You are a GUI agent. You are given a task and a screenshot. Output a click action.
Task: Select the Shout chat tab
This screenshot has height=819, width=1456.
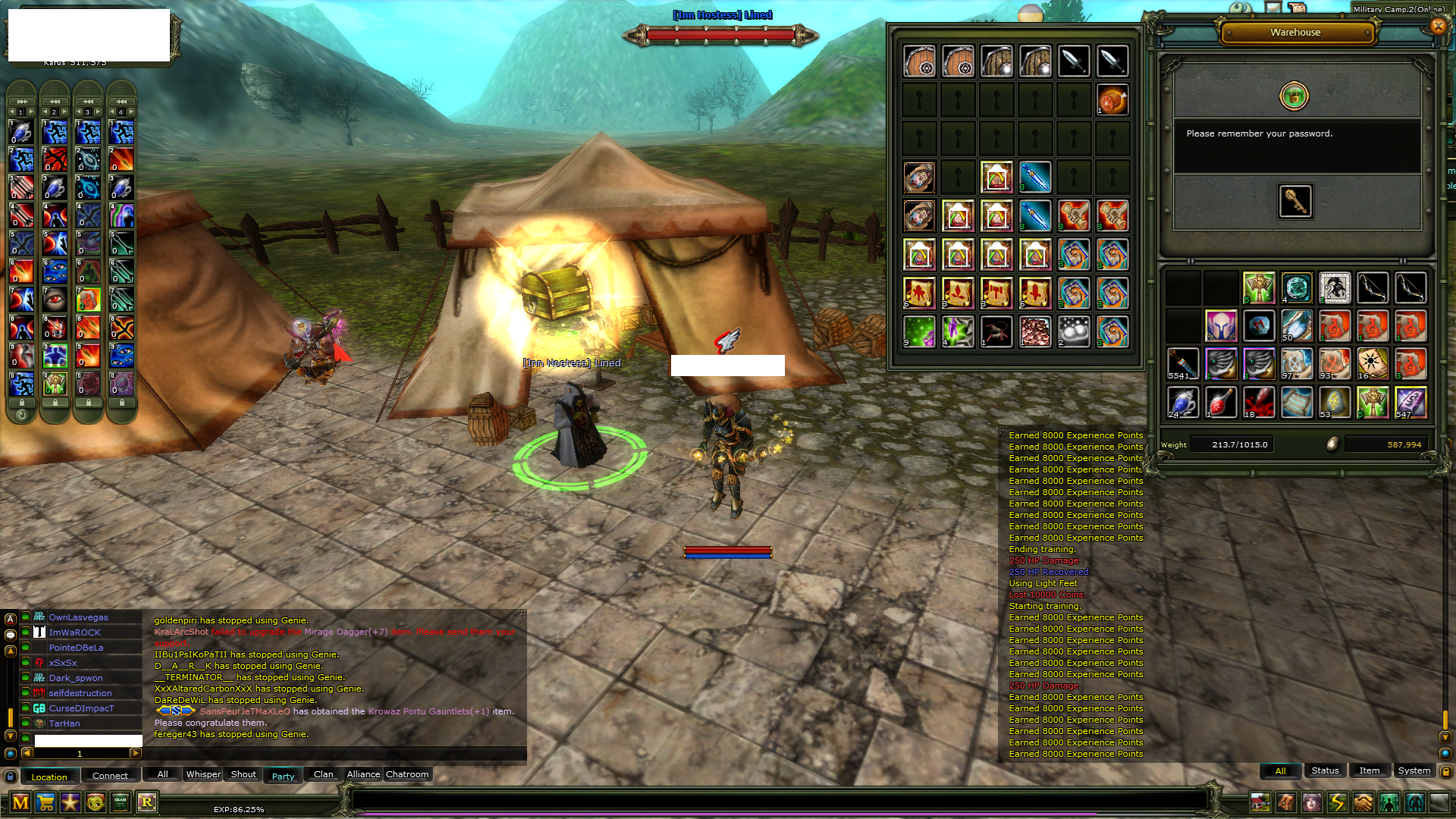(243, 774)
